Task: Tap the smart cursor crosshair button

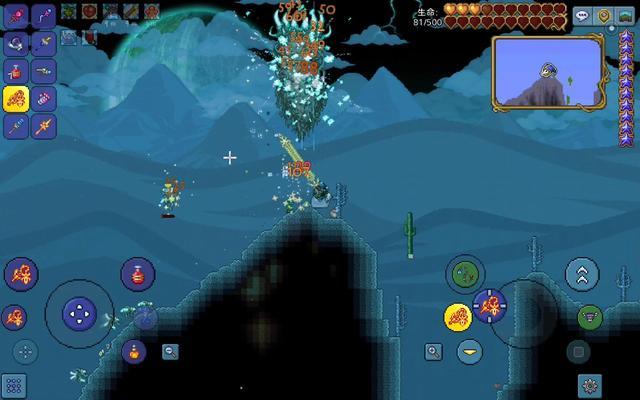Action: point(25,351)
